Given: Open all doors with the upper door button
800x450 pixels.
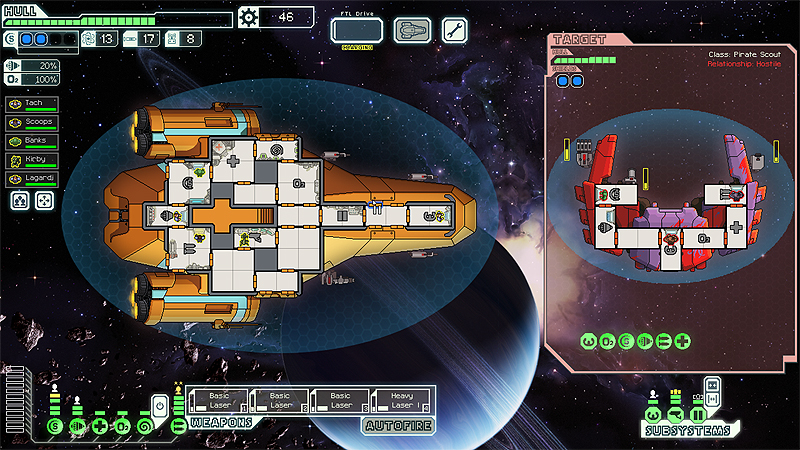Looking at the screenshot, I should tap(713, 384).
